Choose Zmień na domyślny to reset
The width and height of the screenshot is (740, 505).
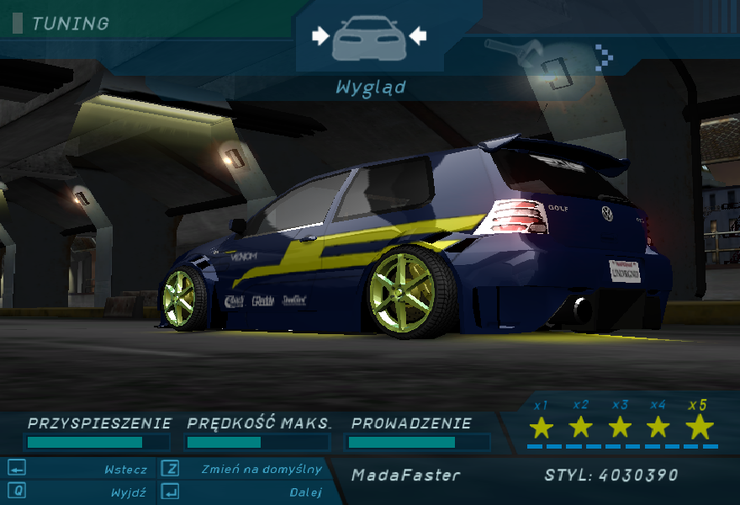[260, 469]
